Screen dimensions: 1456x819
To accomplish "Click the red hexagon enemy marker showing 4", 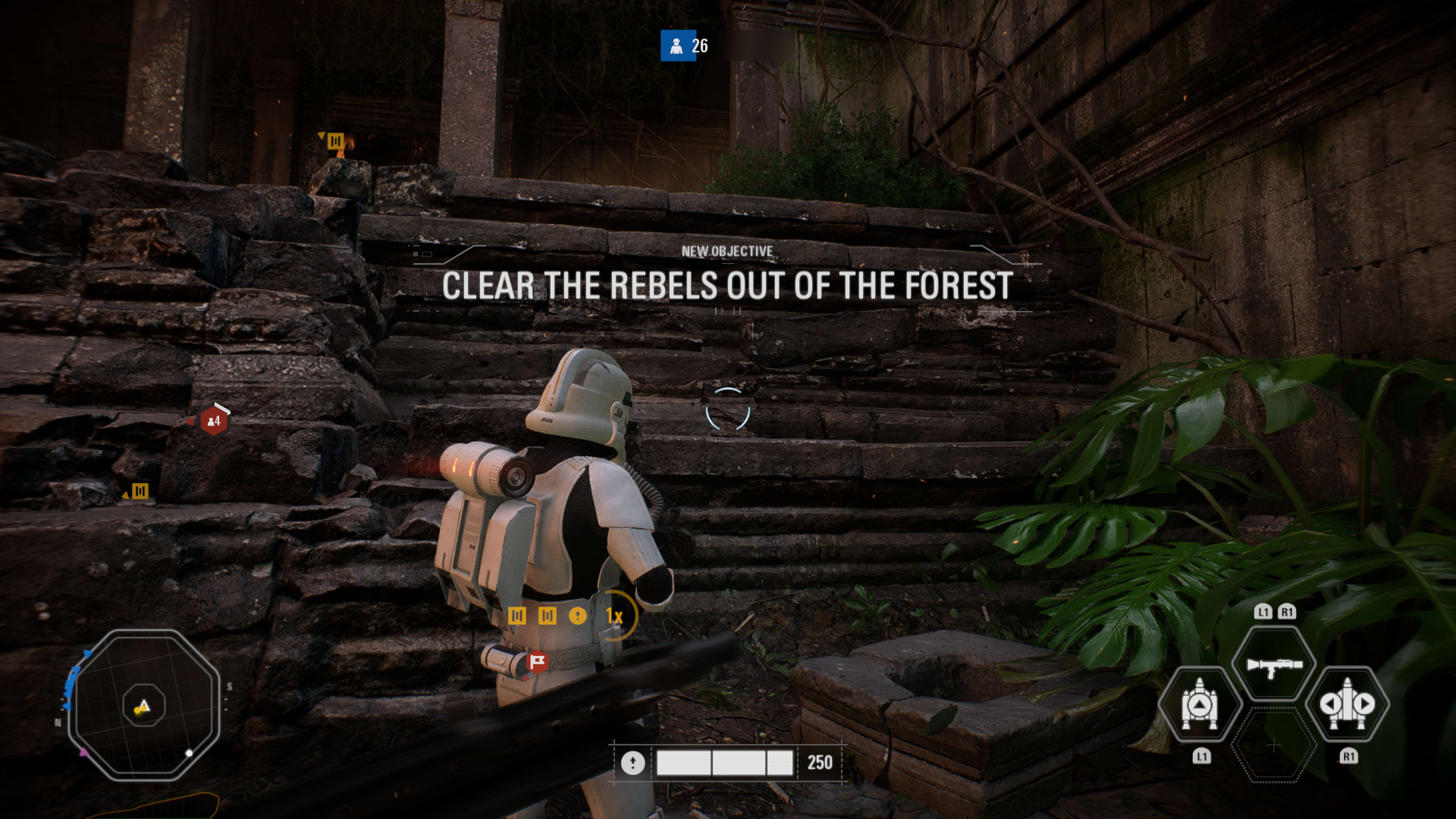I will coord(213,420).
